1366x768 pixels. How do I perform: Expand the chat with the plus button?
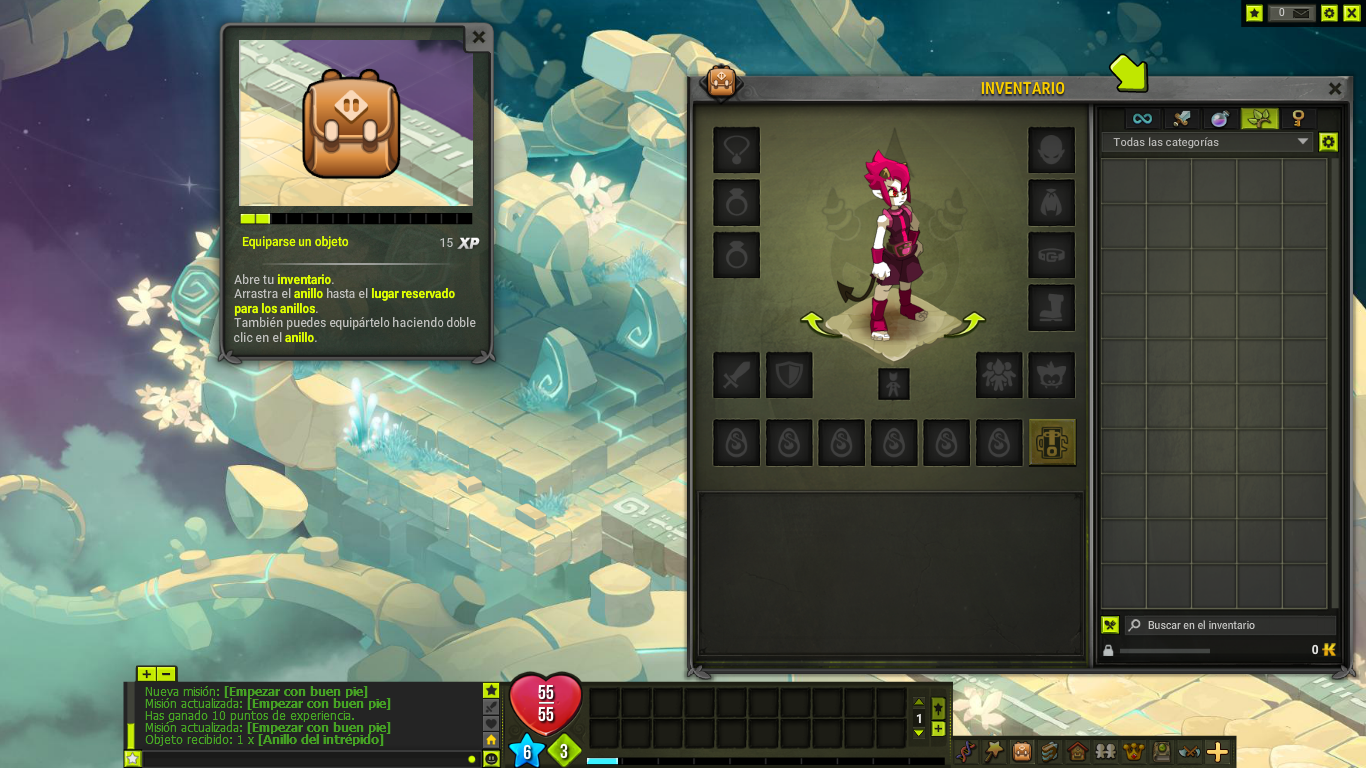tap(147, 674)
